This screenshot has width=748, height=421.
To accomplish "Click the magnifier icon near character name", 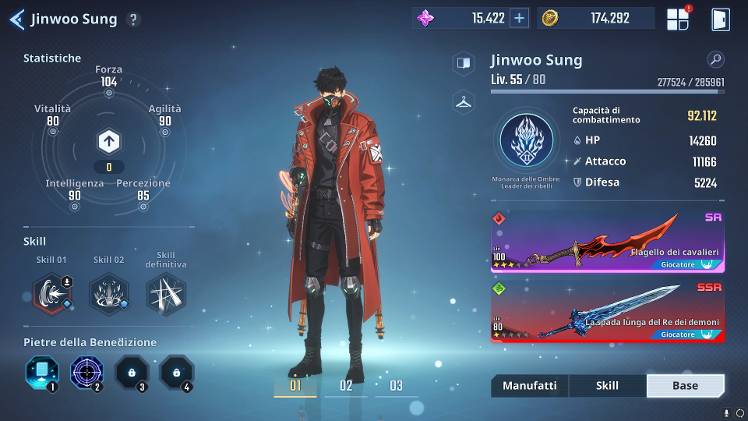I will [715, 60].
